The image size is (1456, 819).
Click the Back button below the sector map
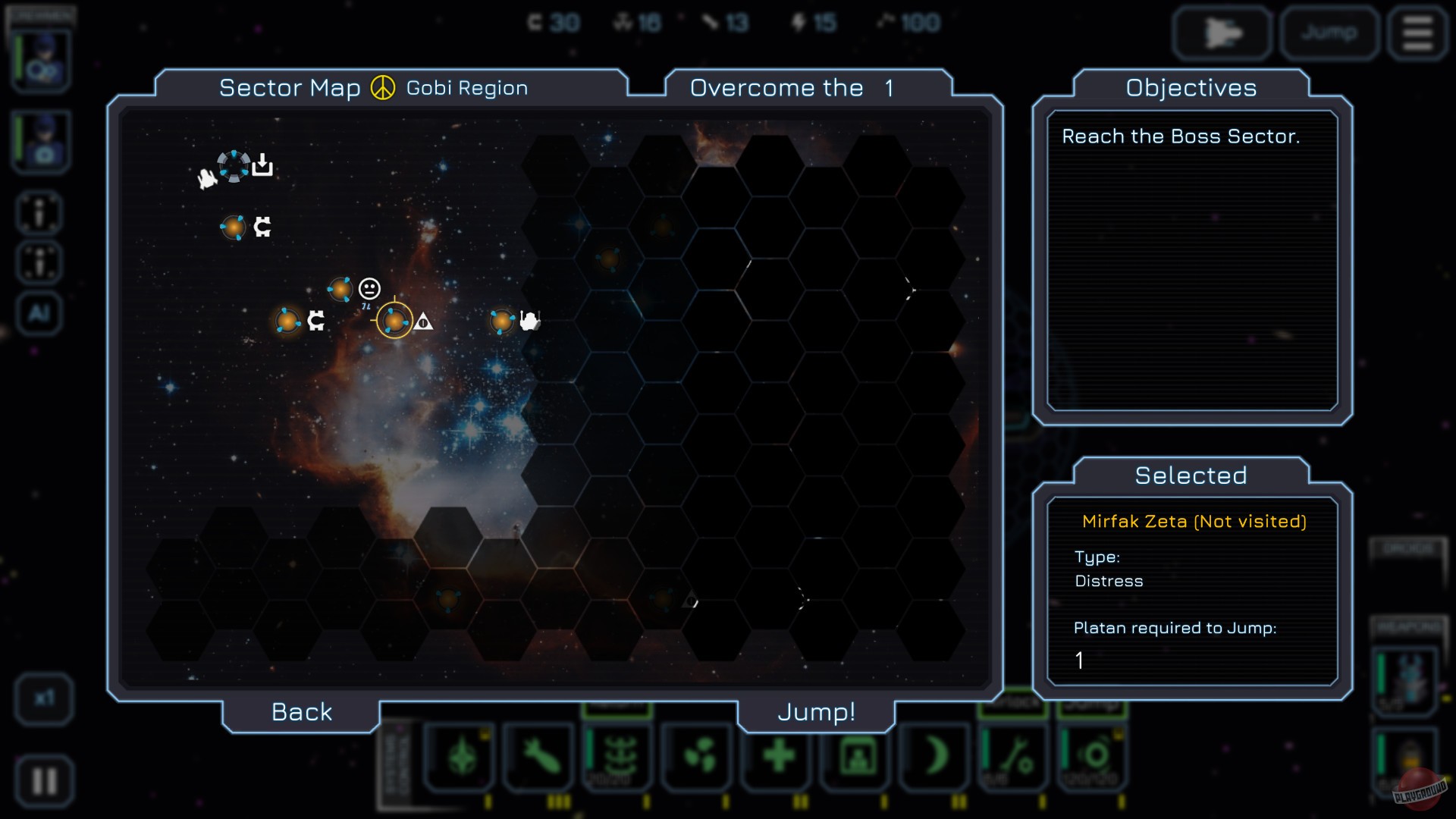tap(300, 711)
